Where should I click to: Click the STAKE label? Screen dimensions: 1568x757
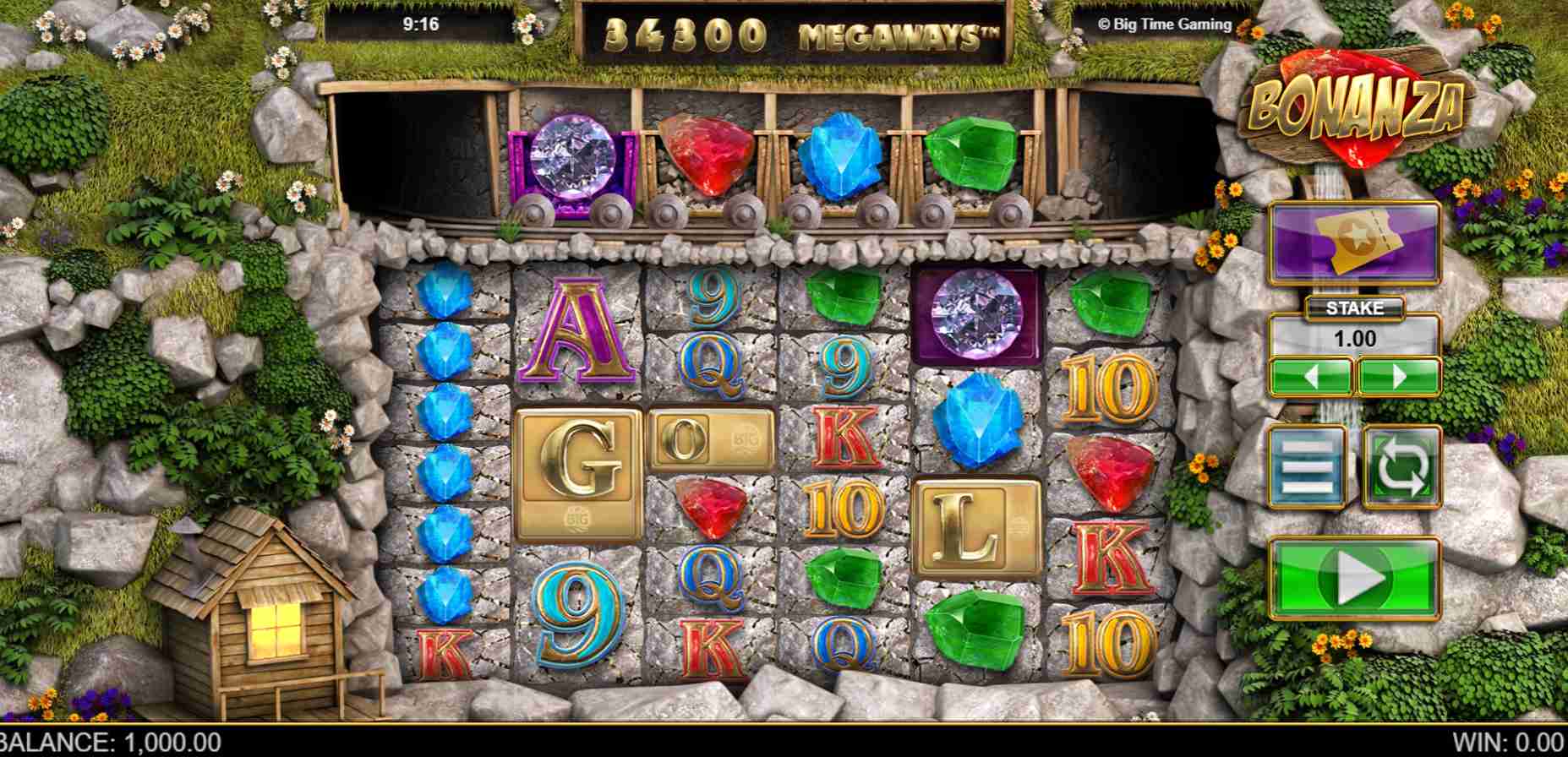coord(1352,308)
